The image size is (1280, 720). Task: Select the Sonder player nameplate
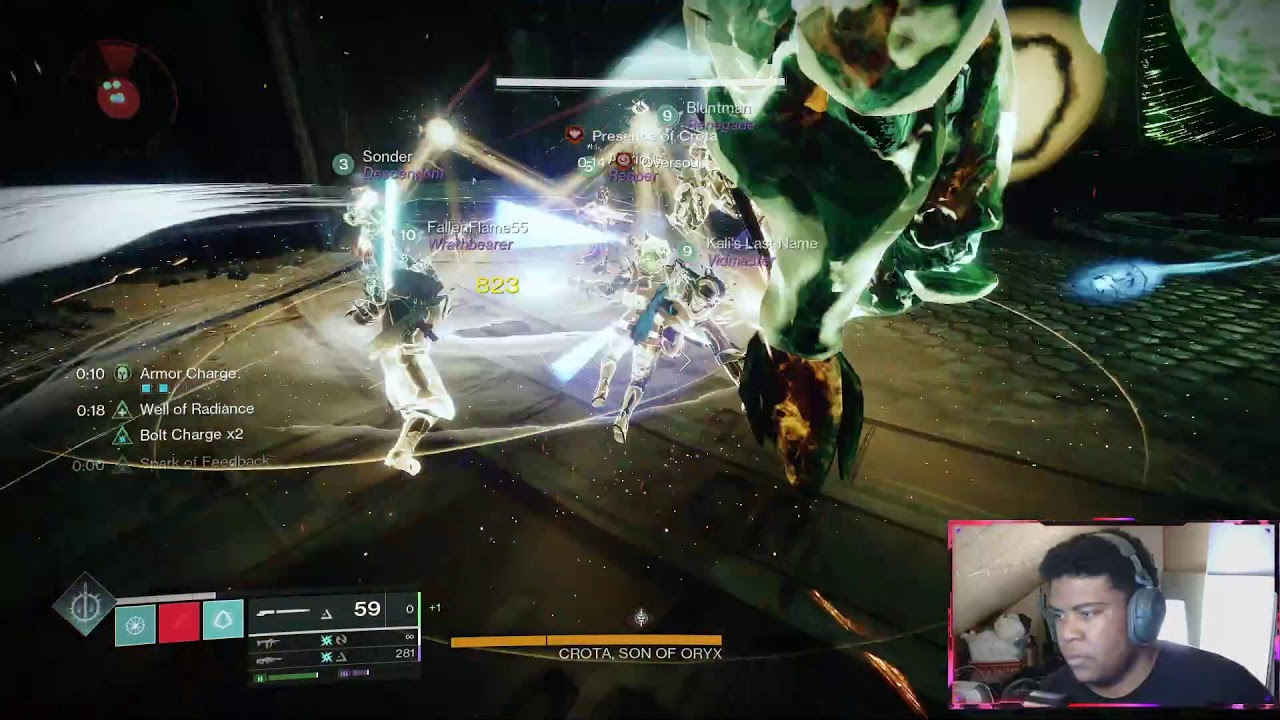[x=386, y=157]
